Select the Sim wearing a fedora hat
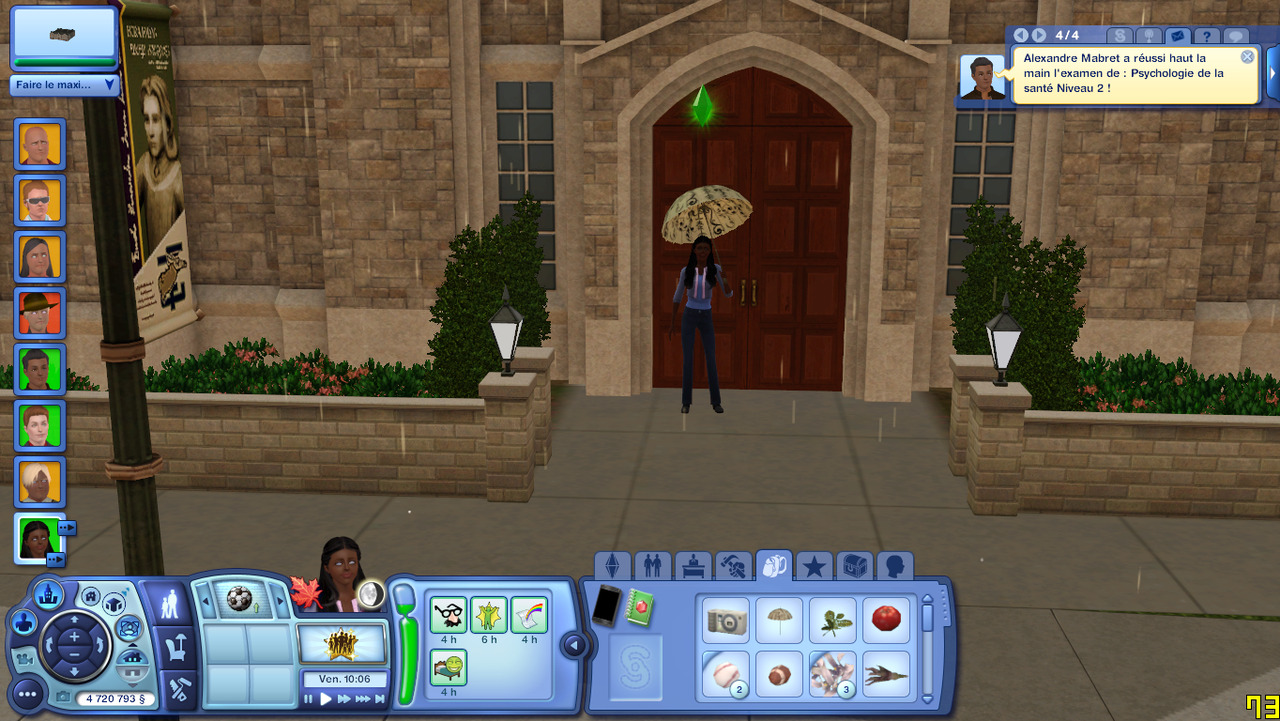Screen dimensions: 1280x721 40,313
